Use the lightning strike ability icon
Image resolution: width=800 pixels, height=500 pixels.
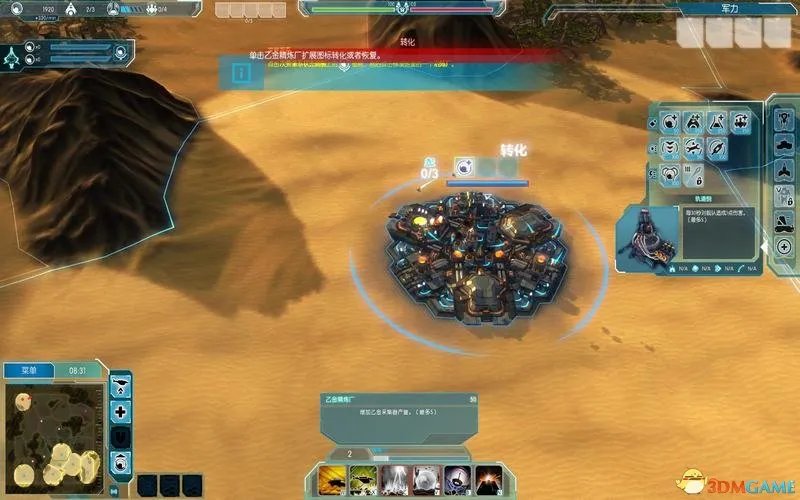pyautogui.click(x=394, y=479)
